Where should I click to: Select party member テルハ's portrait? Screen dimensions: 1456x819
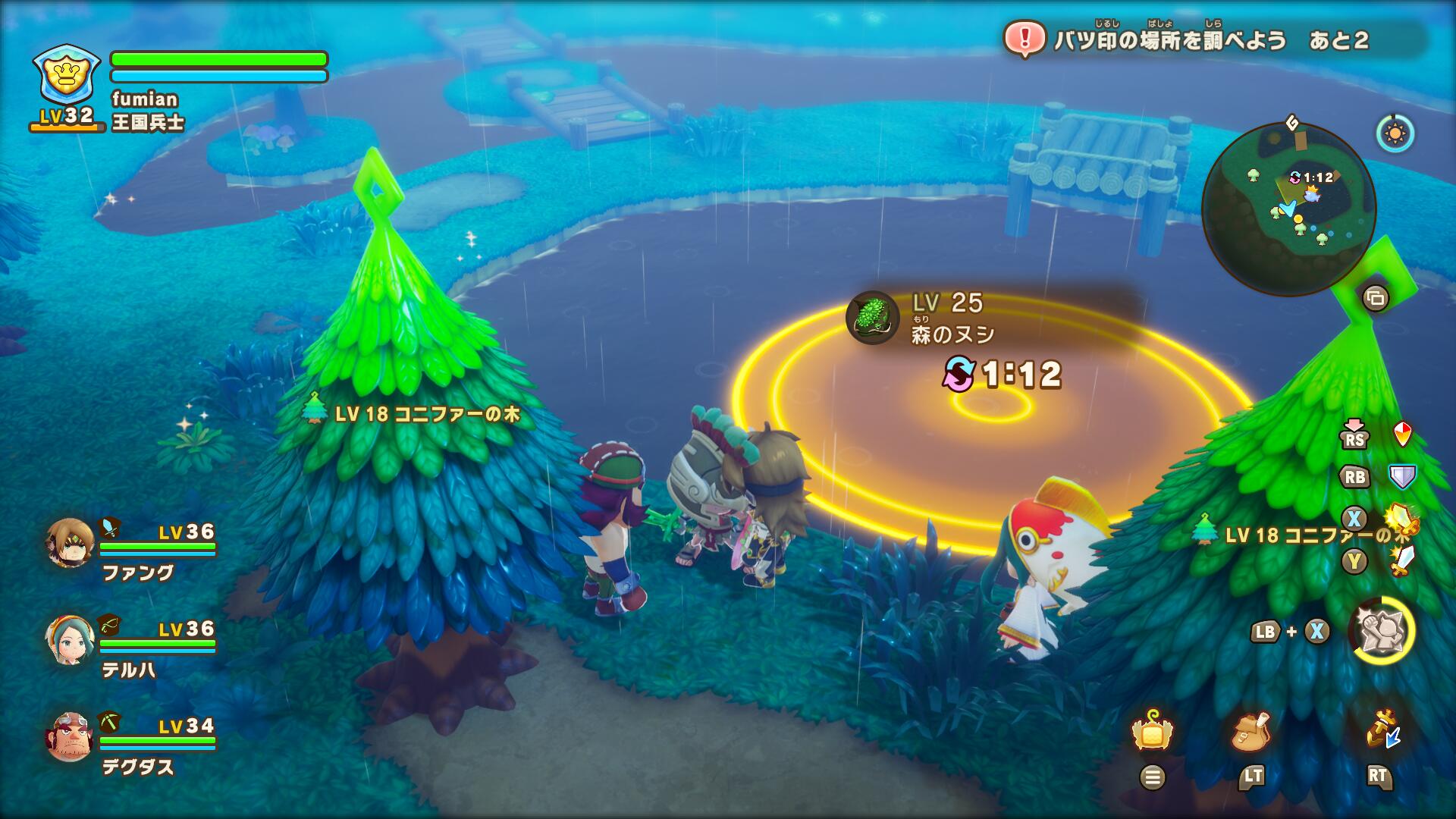(x=70, y=640)
